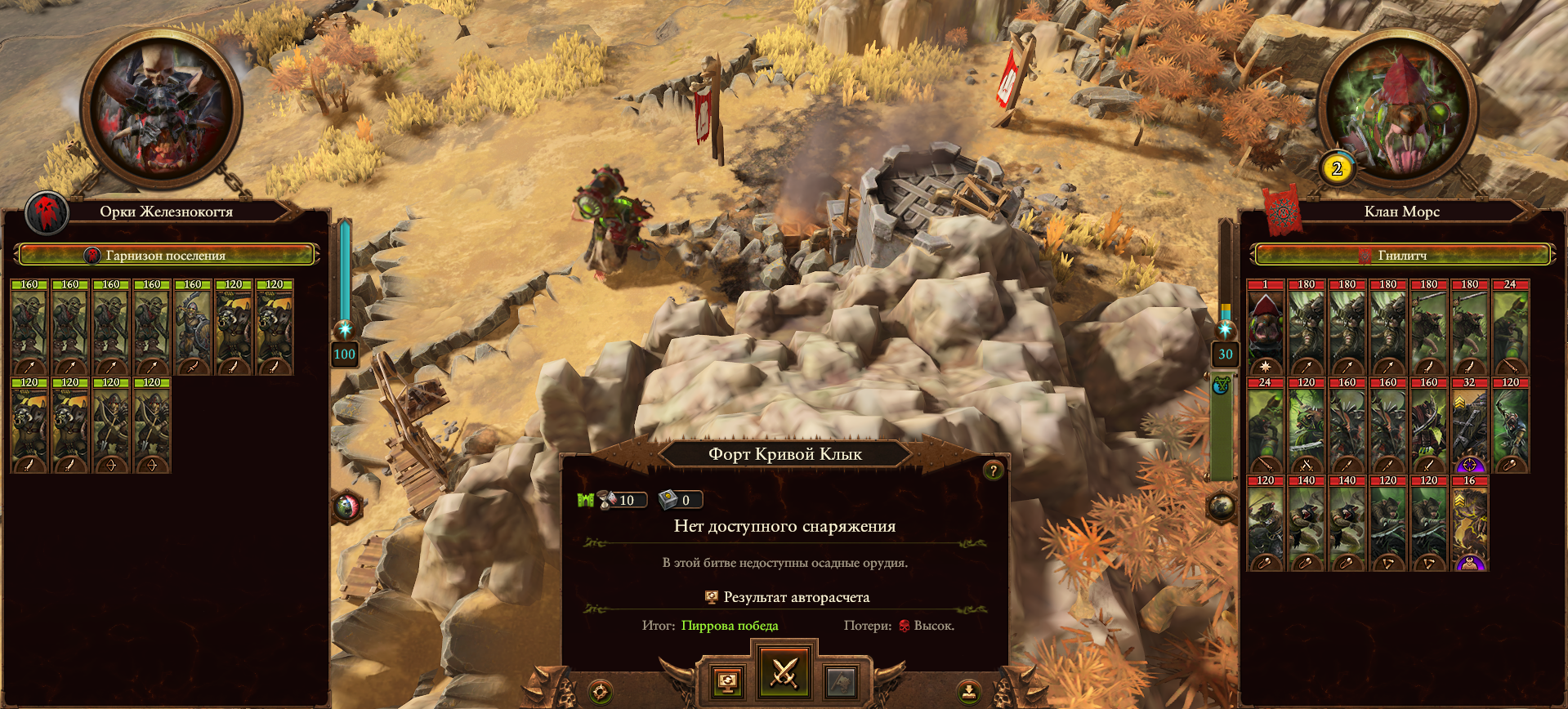Select the Гарнизон поселения army banner

[x=166, y=256]
